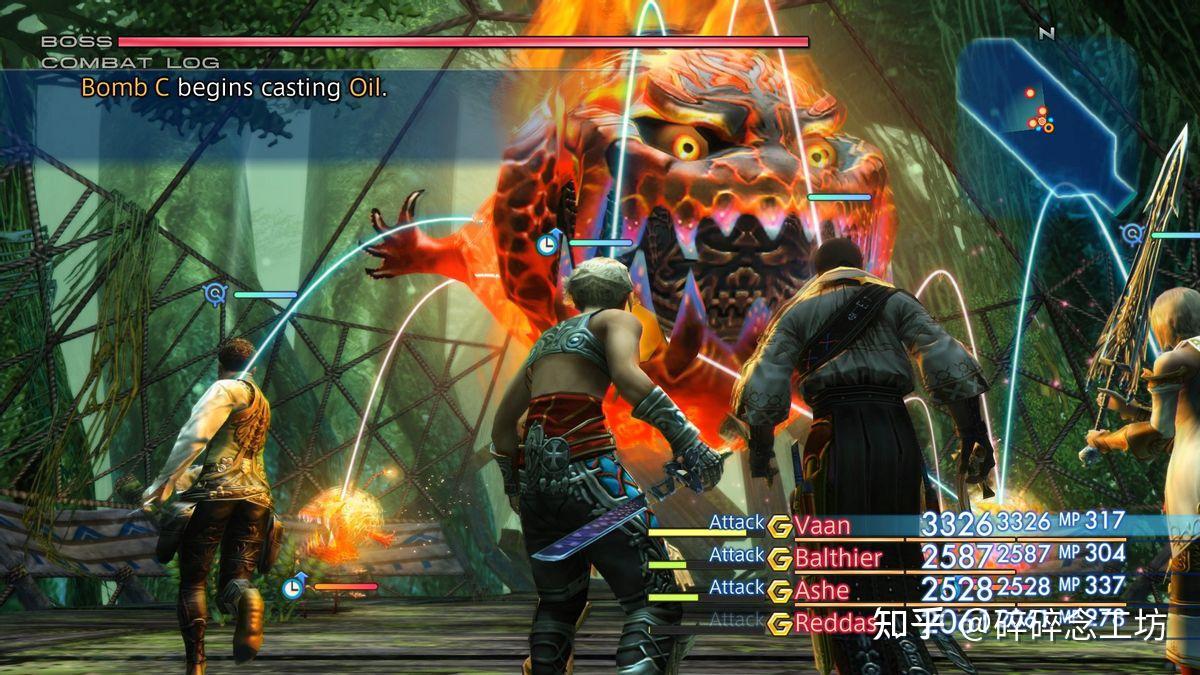
Task: Choose Ashe in the party panel
Action: 822,590
